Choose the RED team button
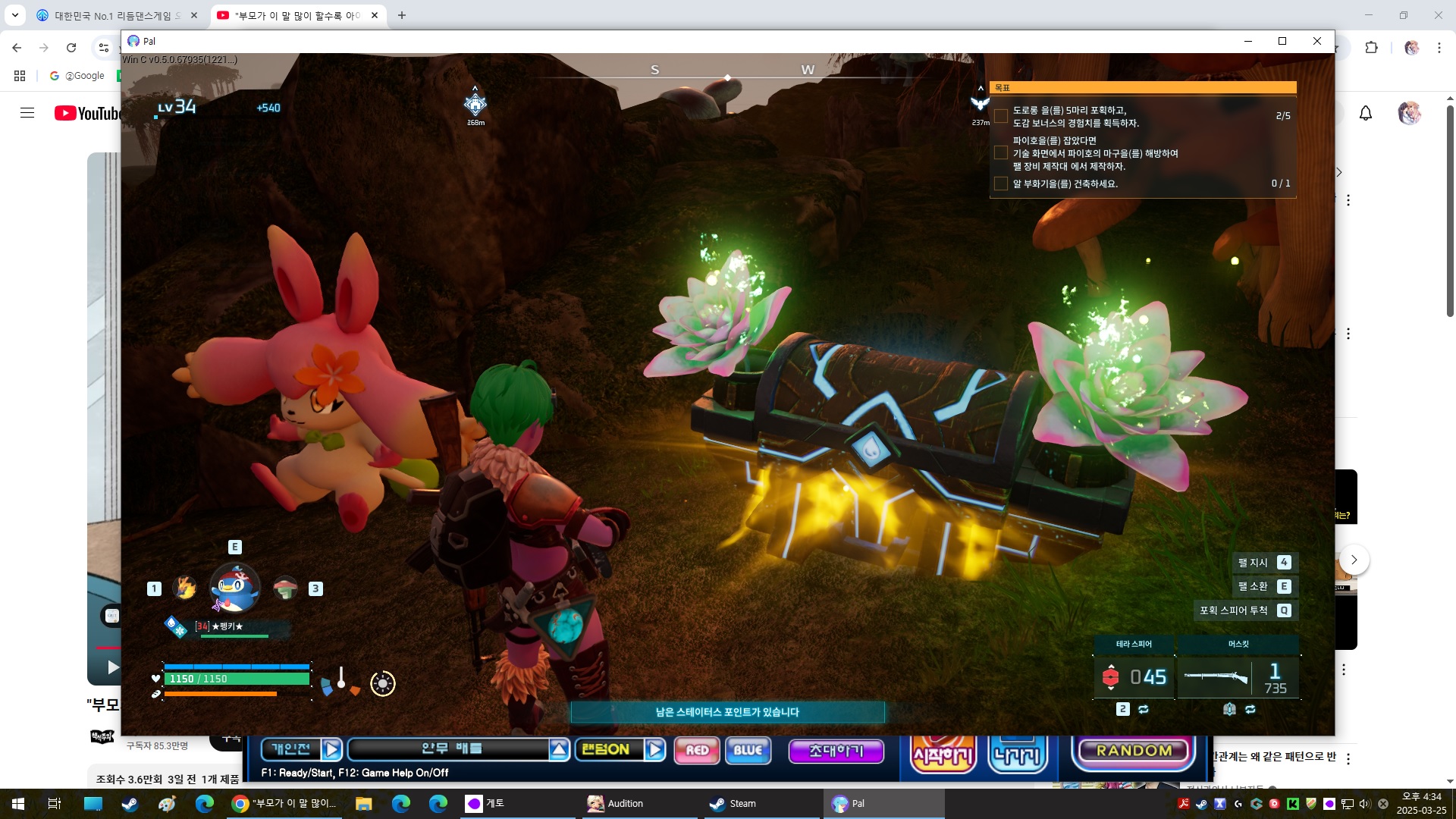The image size is (1456, 819). click(x=697, y=750)
